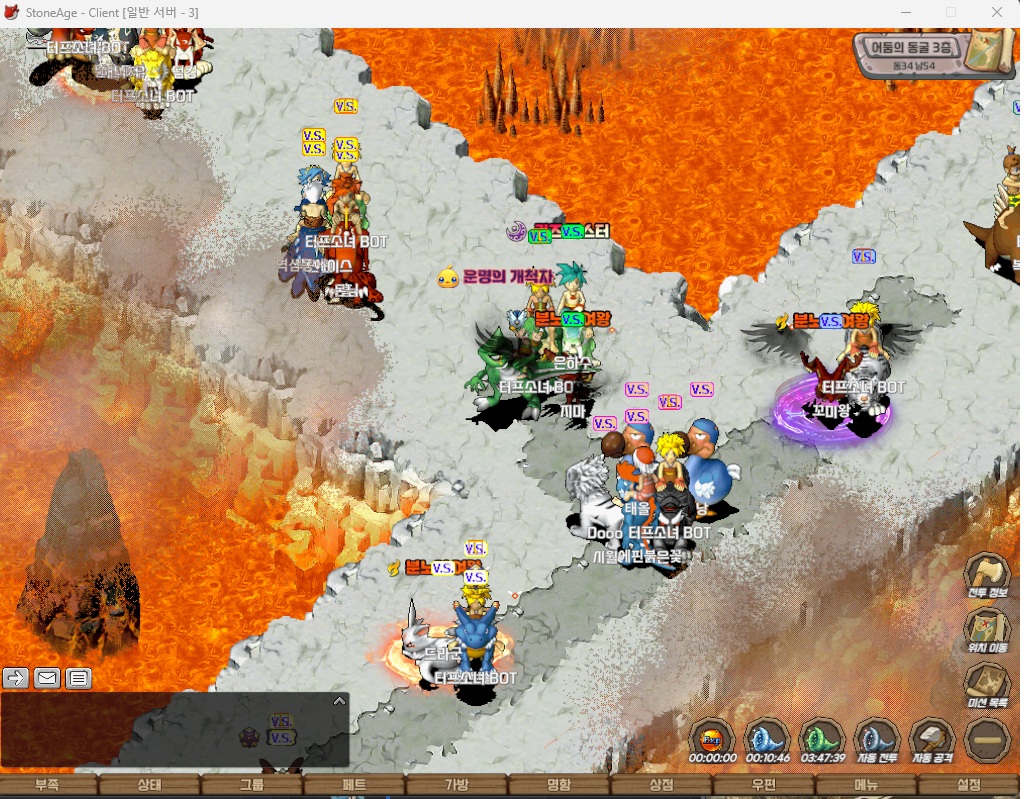Close the StoneAge client window

997,12
